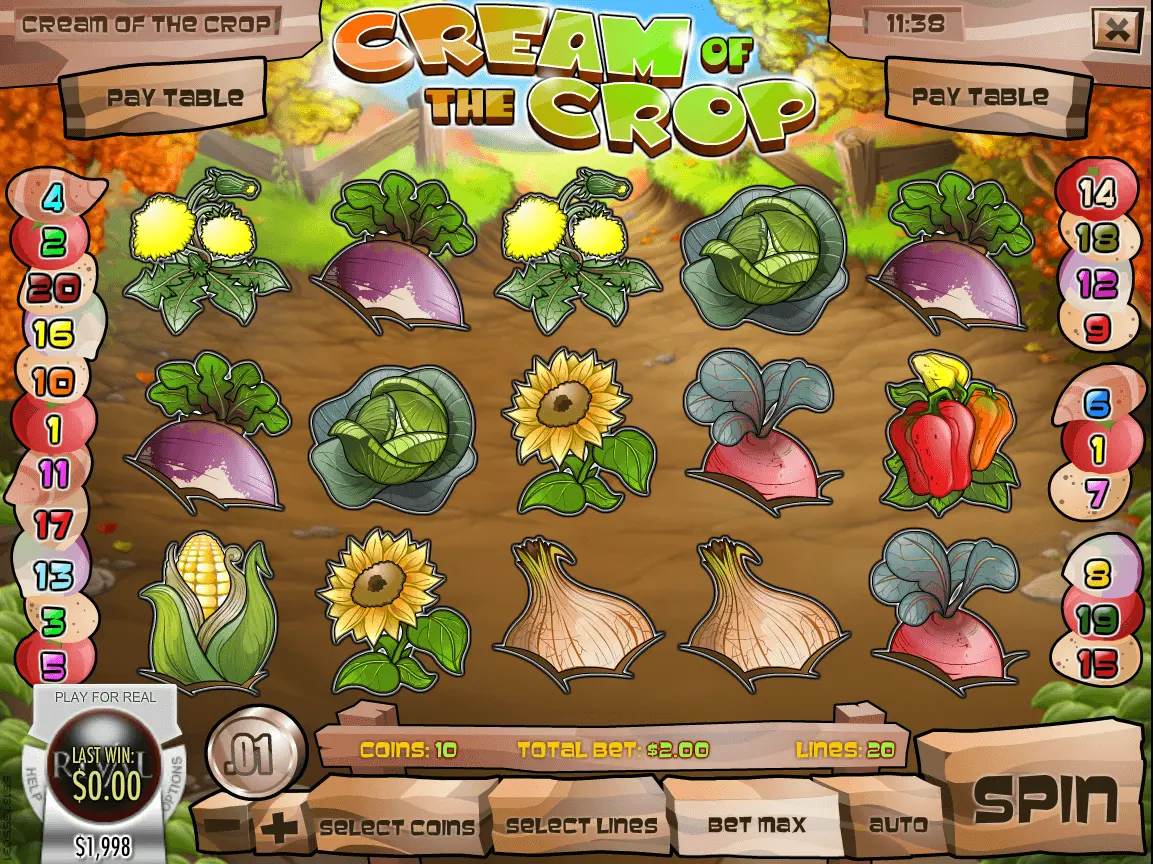Select the payline 14 marker
The image size is (1153, 864).
[1097, 193]
